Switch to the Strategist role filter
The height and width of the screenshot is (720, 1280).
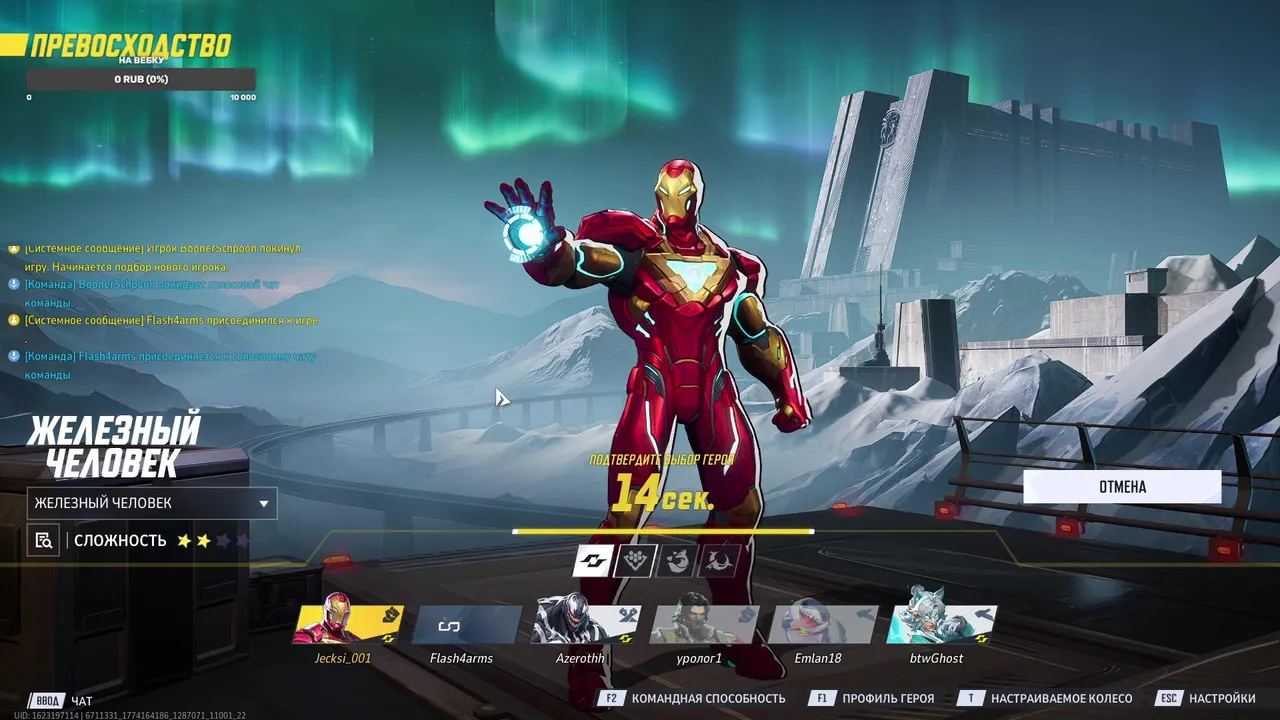(718, 561)
